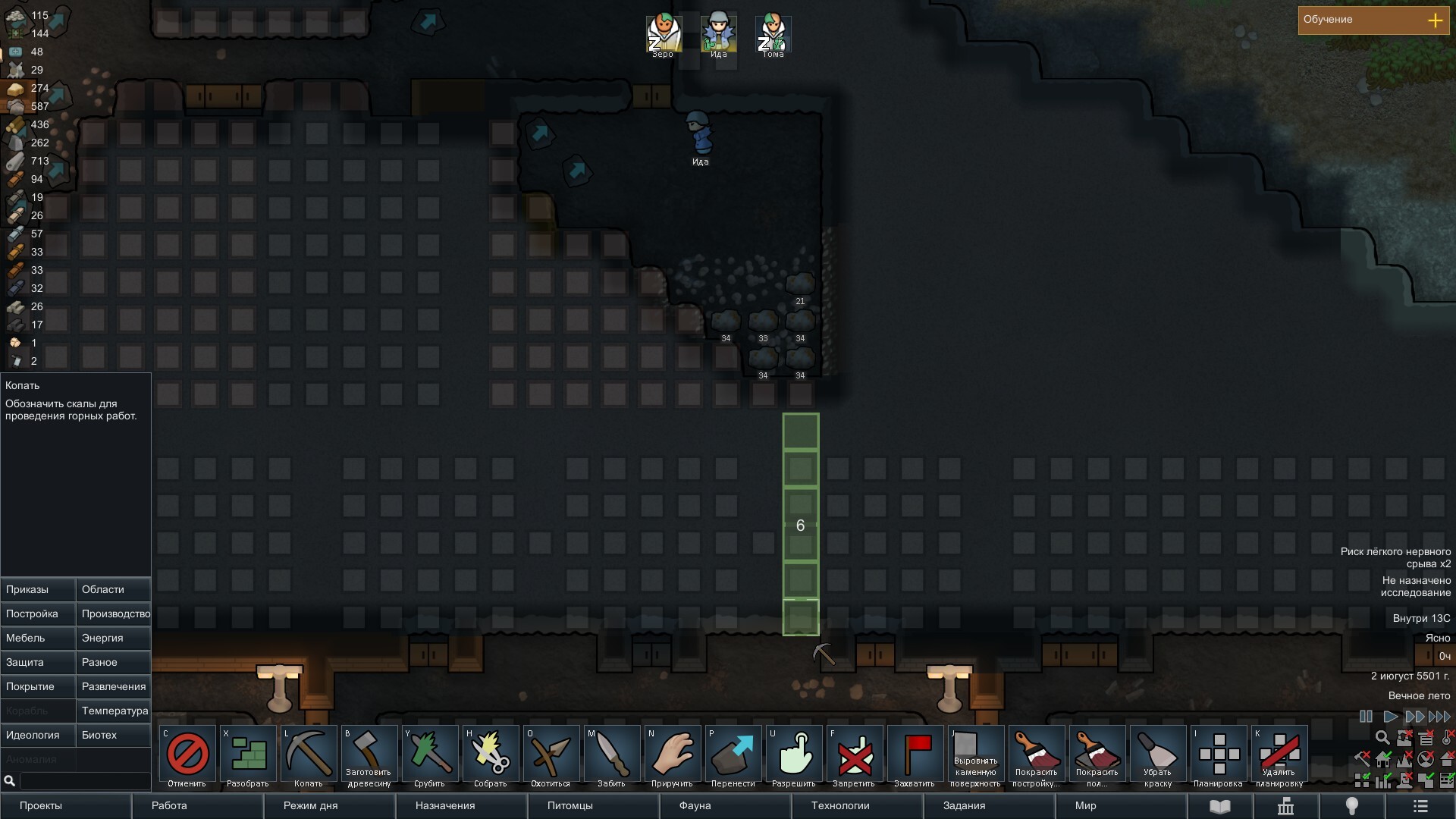
Task: Select the Охотиться hunt order
Action: tap(551, 757)
